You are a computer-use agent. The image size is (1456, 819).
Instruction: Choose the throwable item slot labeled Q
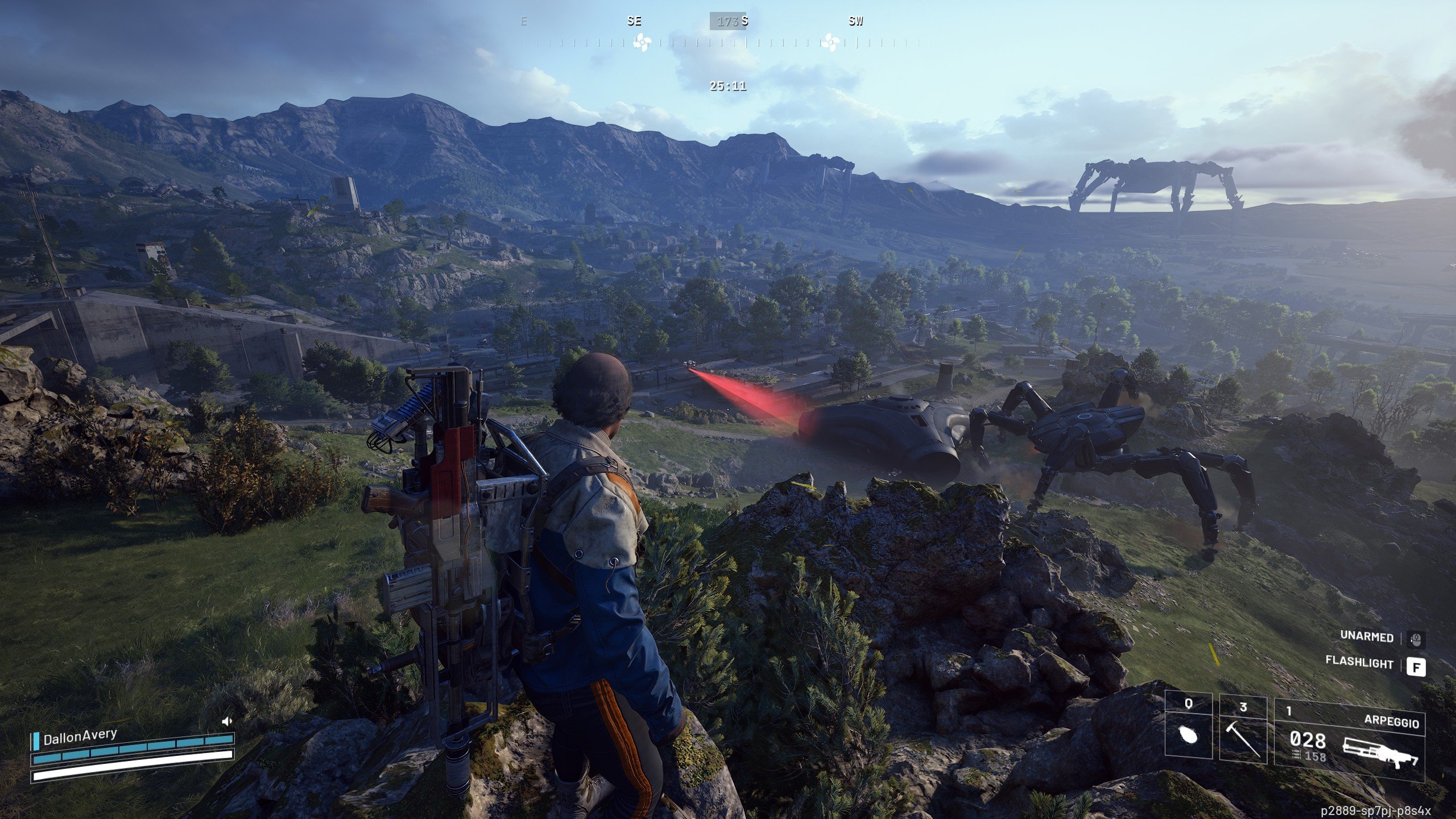pyautogui.click(x=1188, y=730)
